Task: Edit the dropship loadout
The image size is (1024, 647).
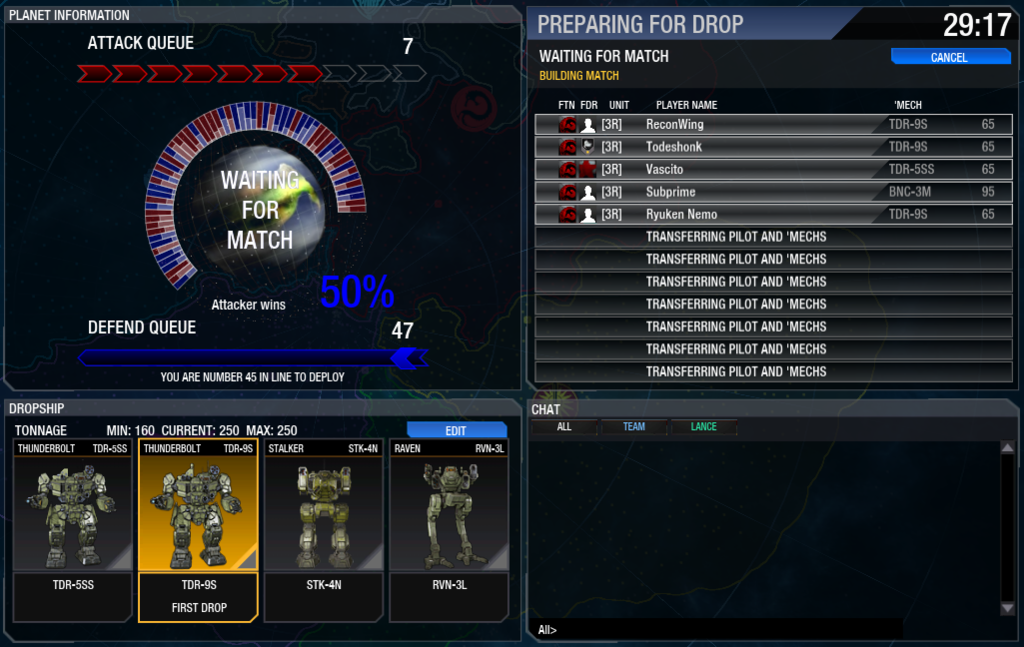Action: point(456,430)
